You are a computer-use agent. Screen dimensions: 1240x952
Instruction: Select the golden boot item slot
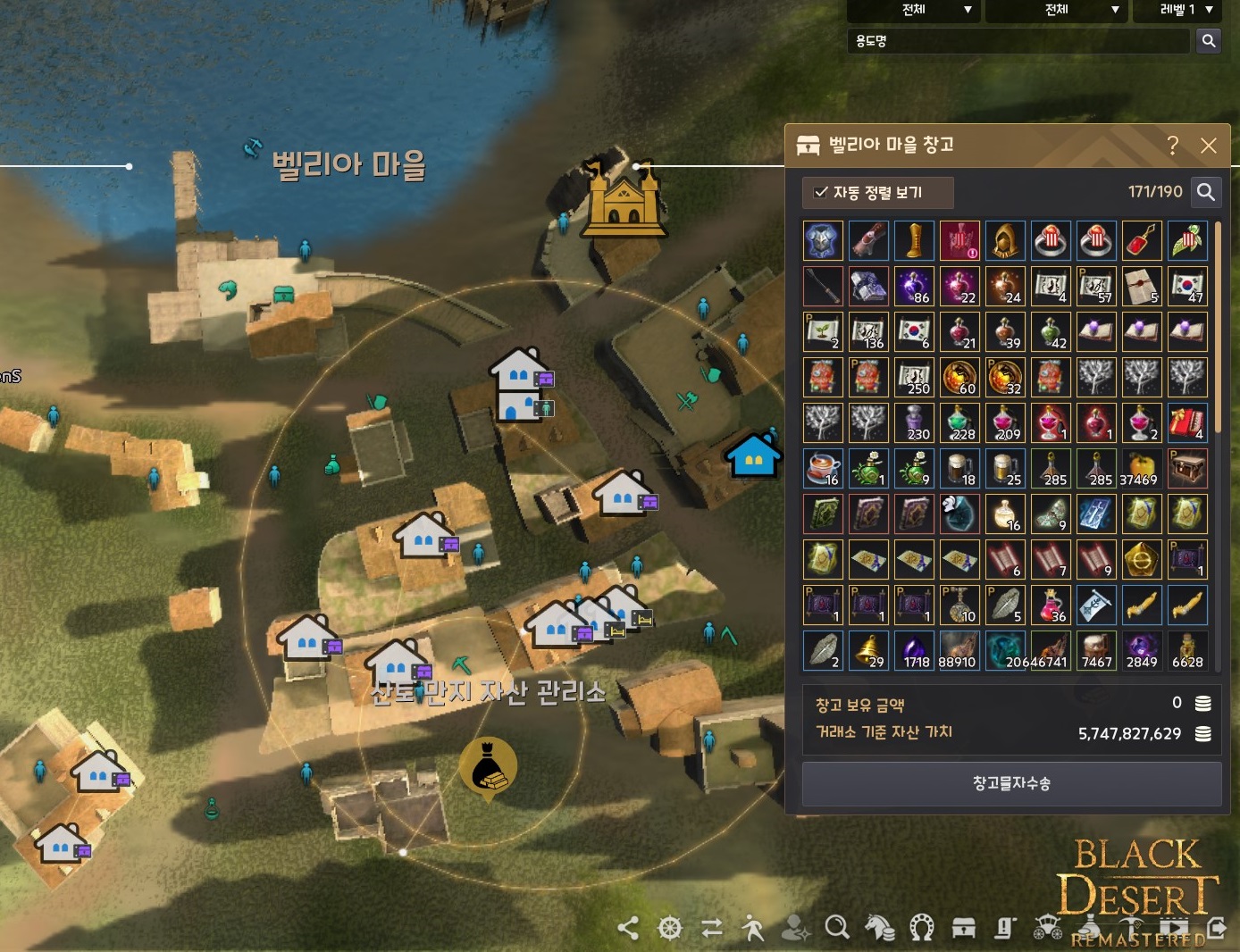(x=914, y=240)
